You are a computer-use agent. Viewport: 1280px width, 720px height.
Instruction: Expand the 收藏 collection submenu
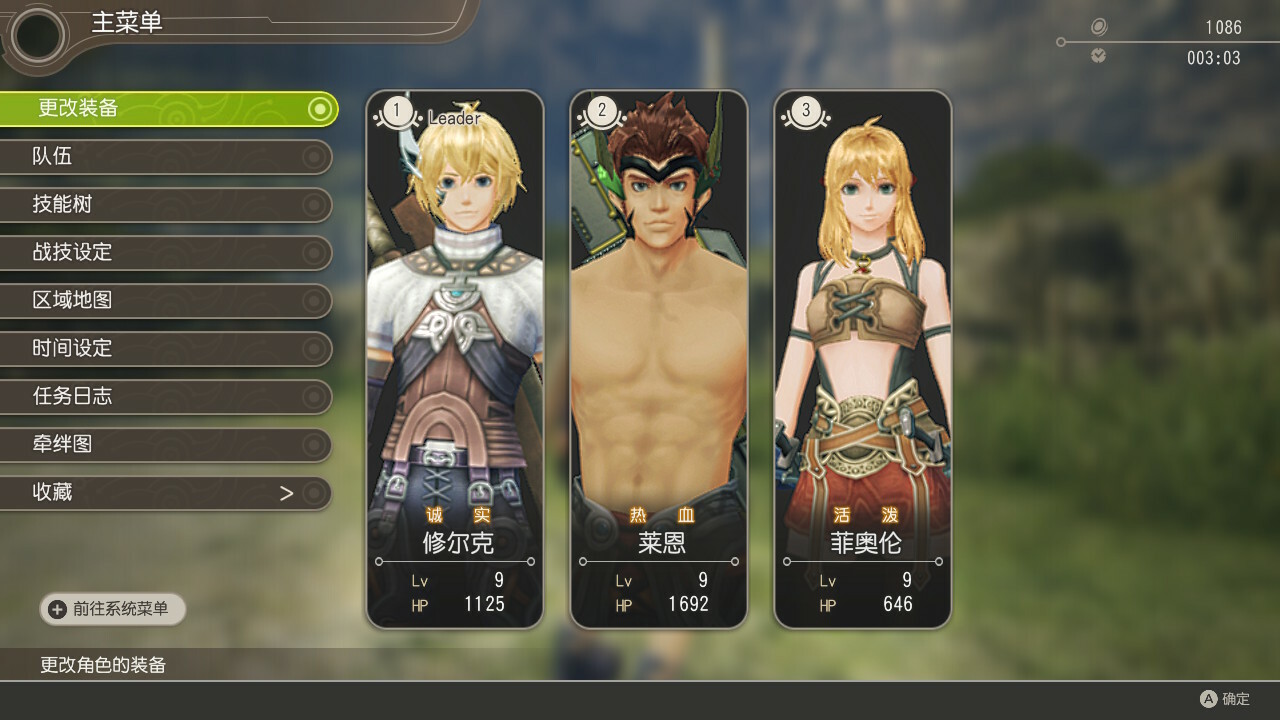(x=165, y=492)
